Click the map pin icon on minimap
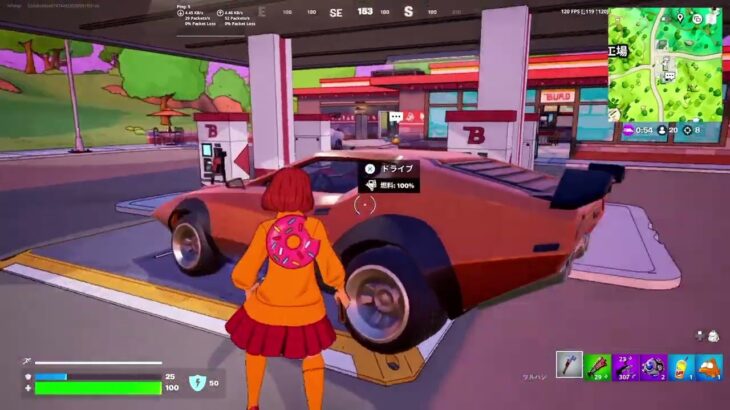Viewport: 730px width, 410px height. [x=679, y=17]
